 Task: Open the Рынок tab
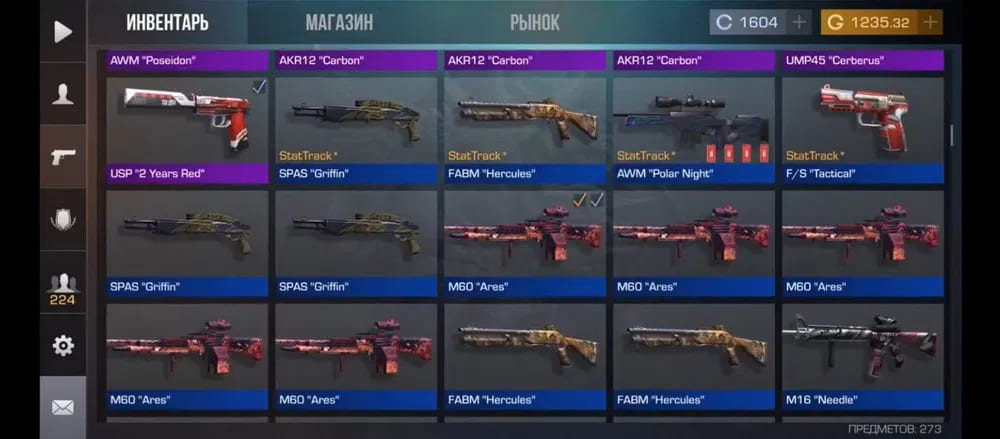coord(534,22)
